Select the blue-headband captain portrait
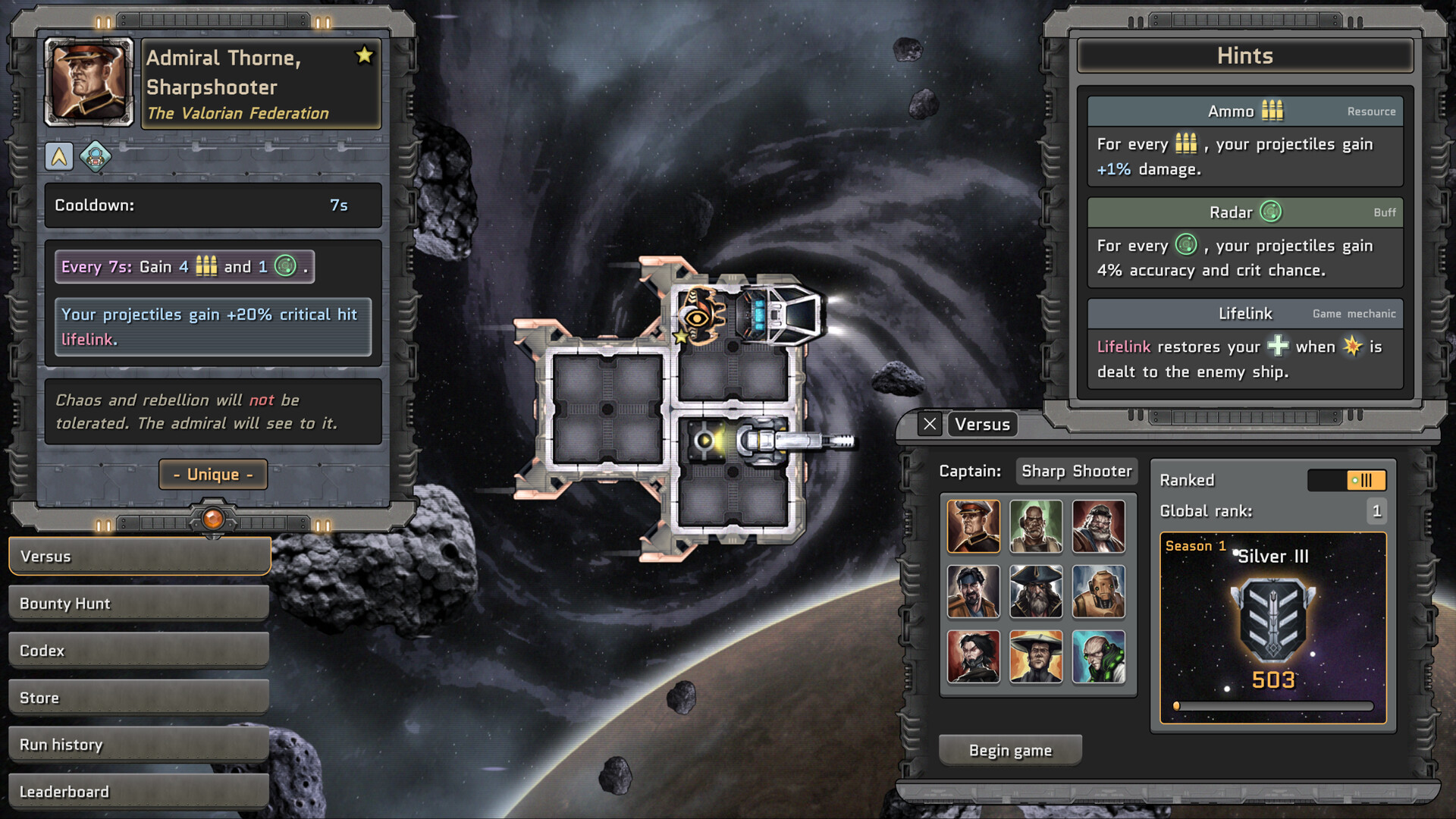Viewport: 1456px width, 819px height. pyautogui.click(x=973, y=591)
